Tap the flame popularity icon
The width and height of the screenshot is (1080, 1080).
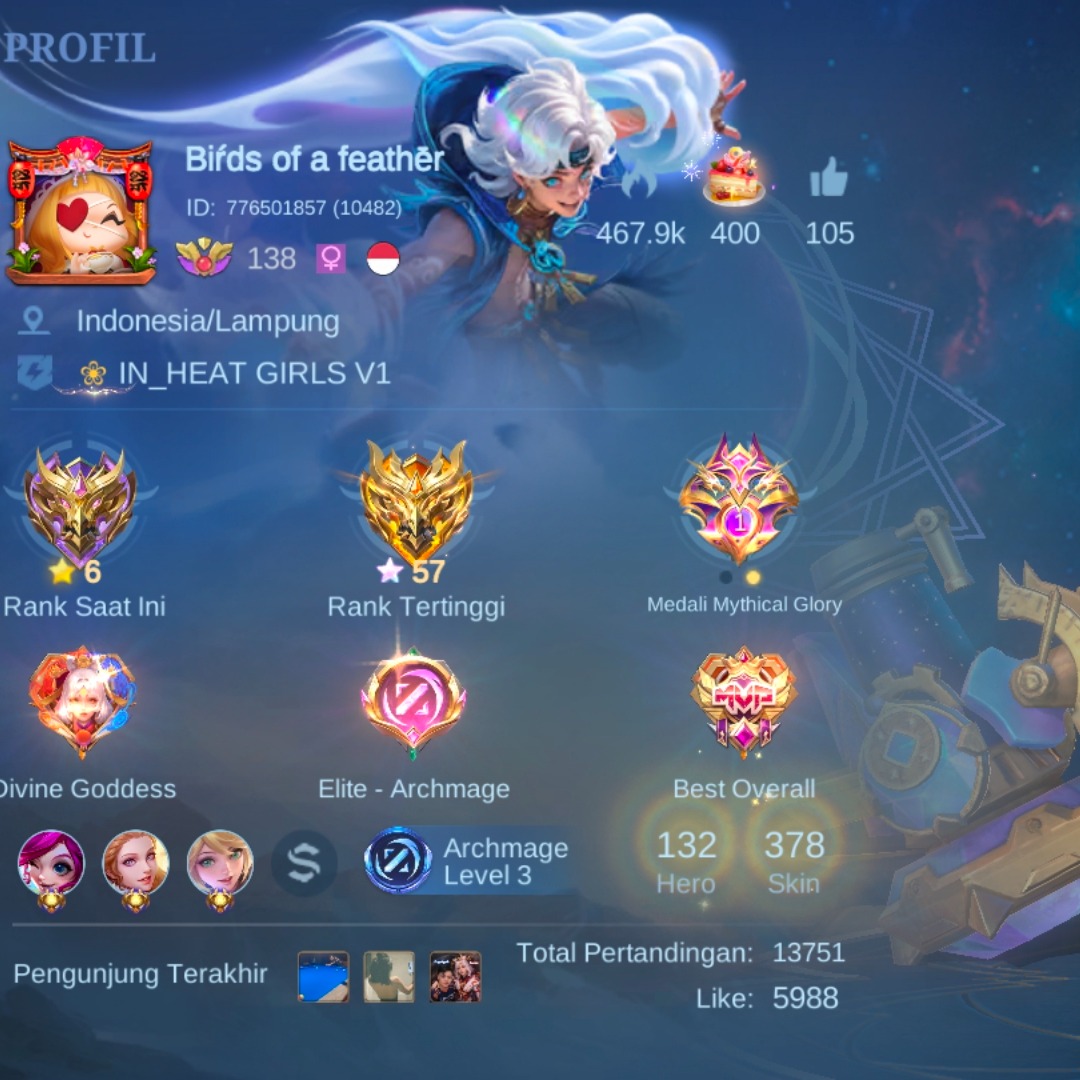coord(640,180)
